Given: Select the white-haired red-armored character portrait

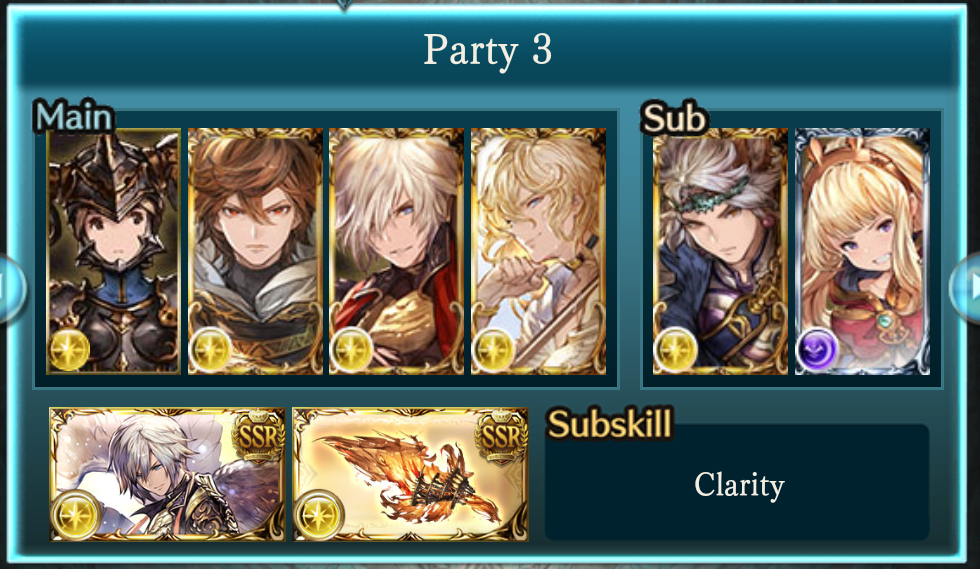Looking at the screenshot, I should pos(396,251).
